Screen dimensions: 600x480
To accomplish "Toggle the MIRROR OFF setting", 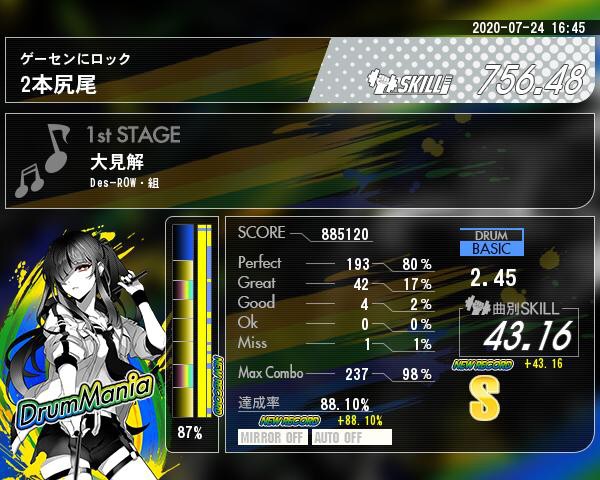I will coord(273,437).
